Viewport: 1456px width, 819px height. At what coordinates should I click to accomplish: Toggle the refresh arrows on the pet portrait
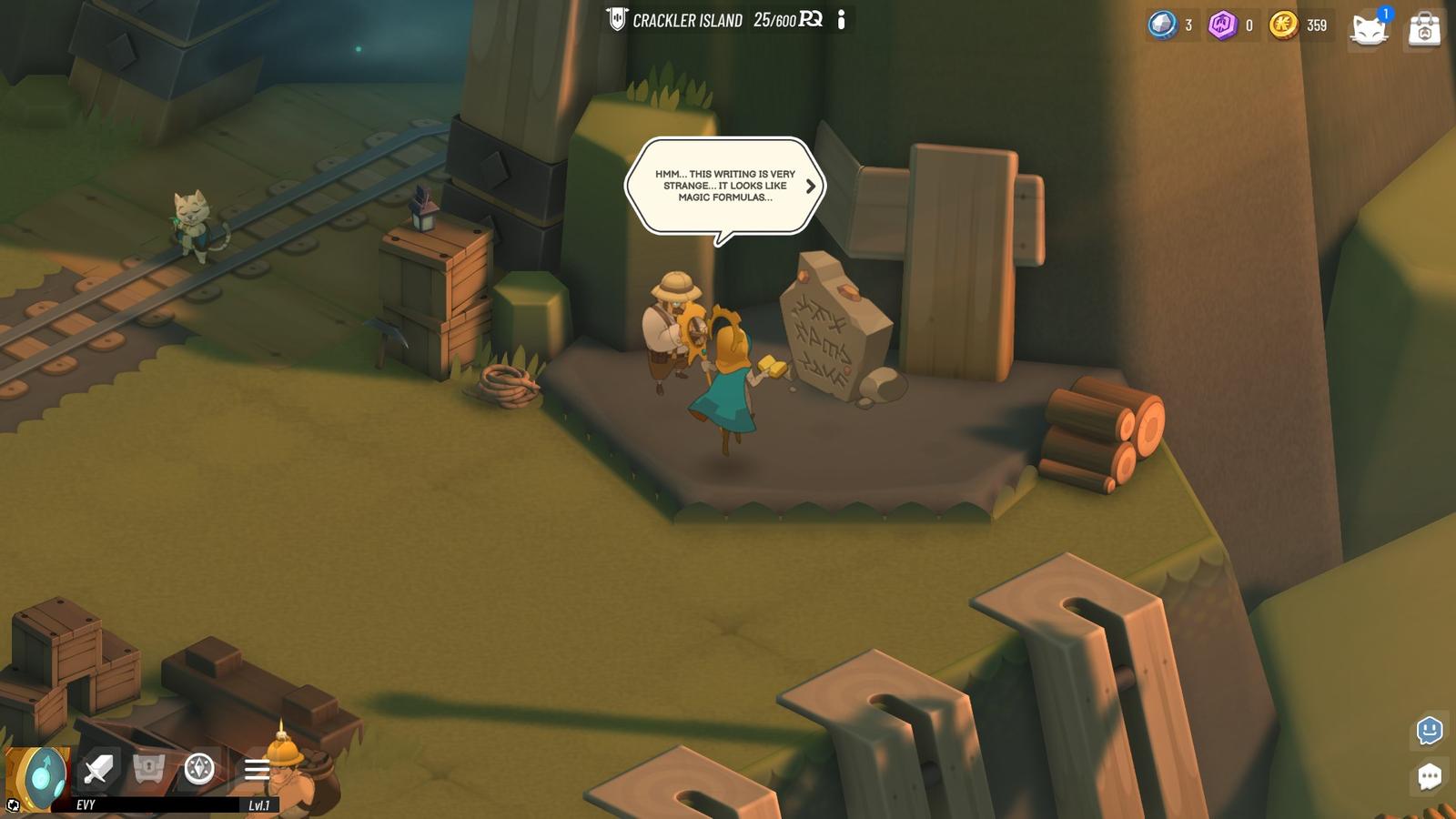pyautogui.click(x=13, y=804)
